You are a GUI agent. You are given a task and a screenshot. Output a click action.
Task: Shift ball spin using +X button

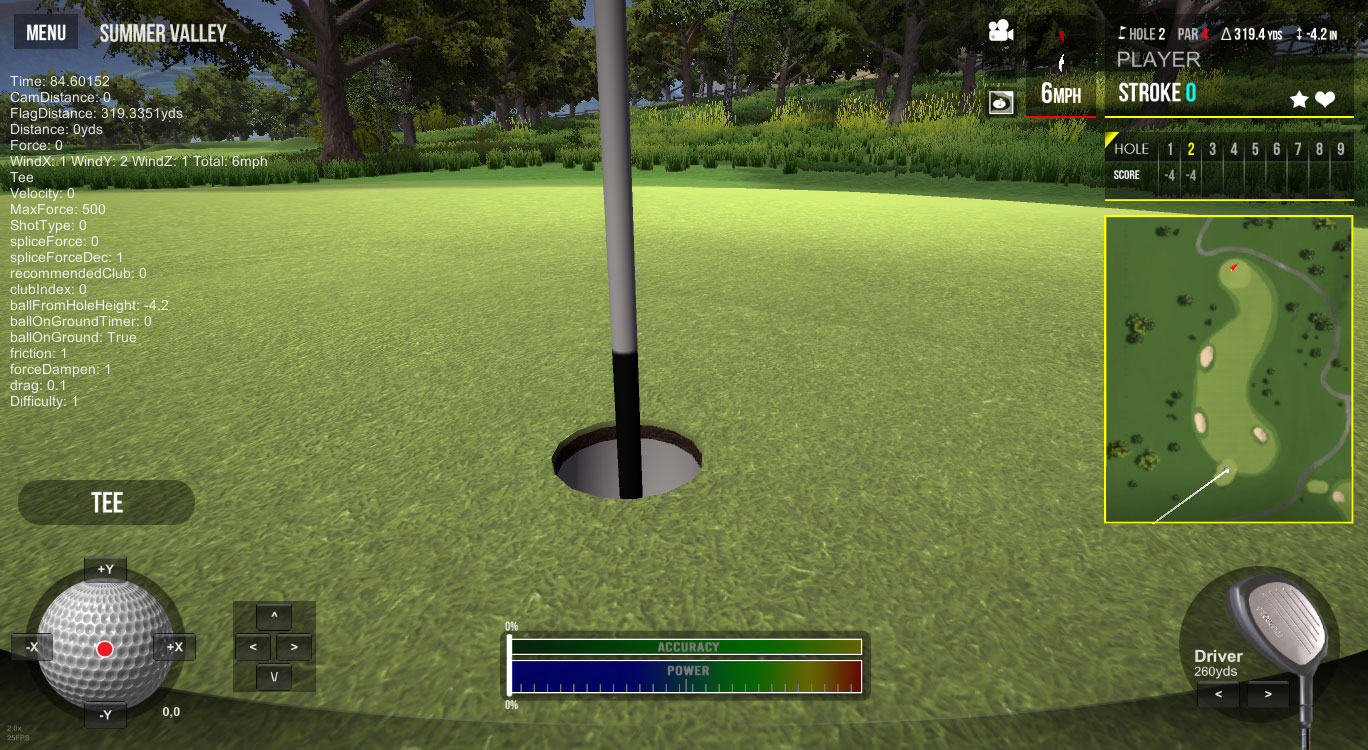pos(174,647)
